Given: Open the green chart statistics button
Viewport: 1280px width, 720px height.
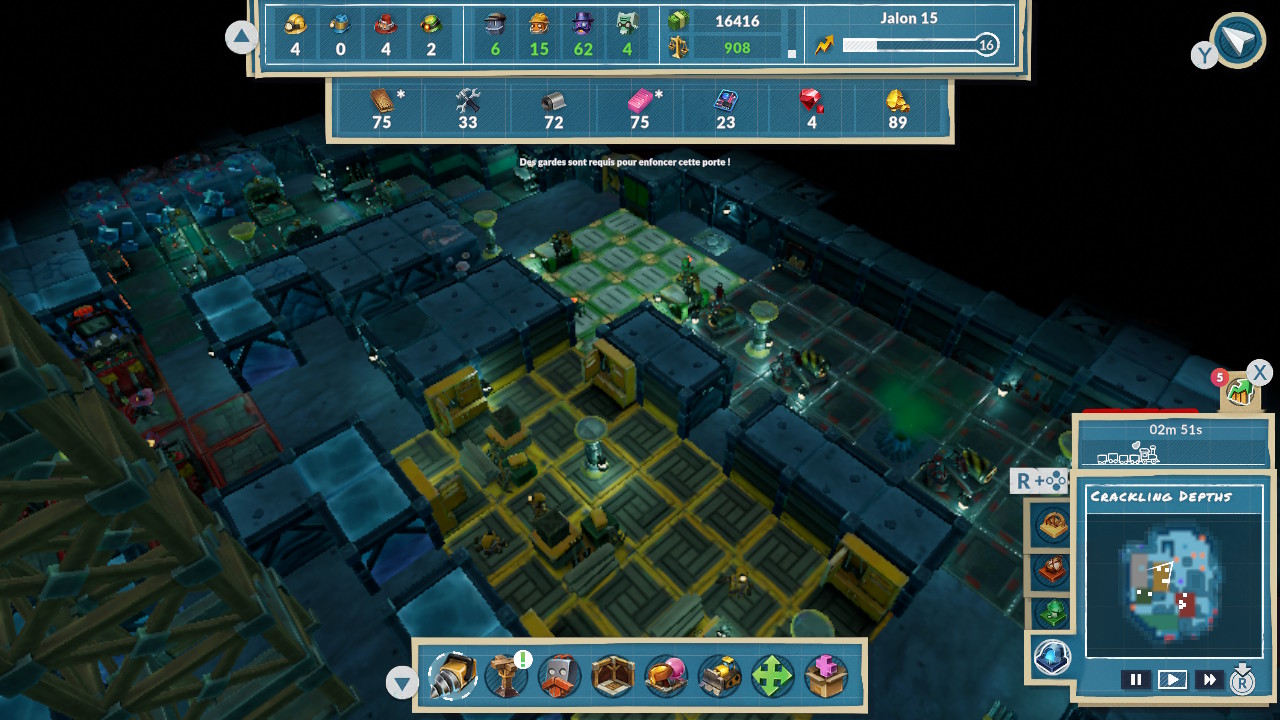Looking at the screenshot, I should click(x=1241, y=391).
